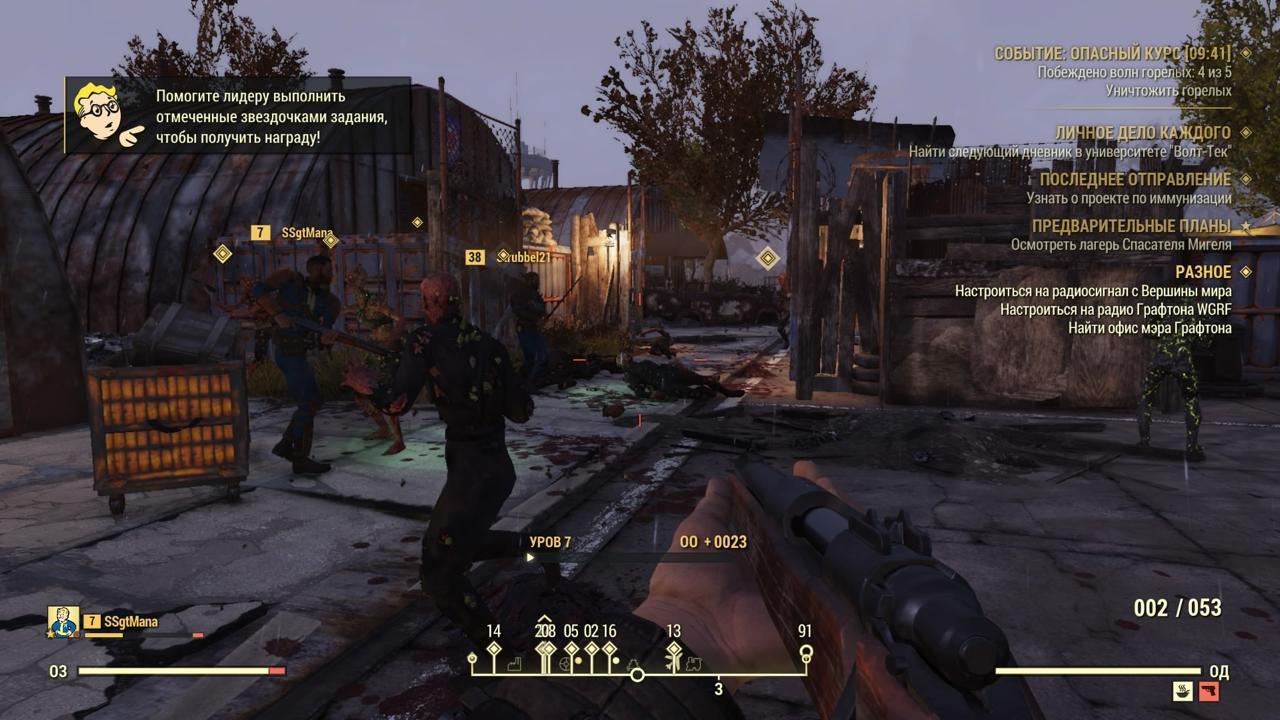Click the train locomotive icon on the compass
Screen dimensions: 1280x720
[693, 664]
